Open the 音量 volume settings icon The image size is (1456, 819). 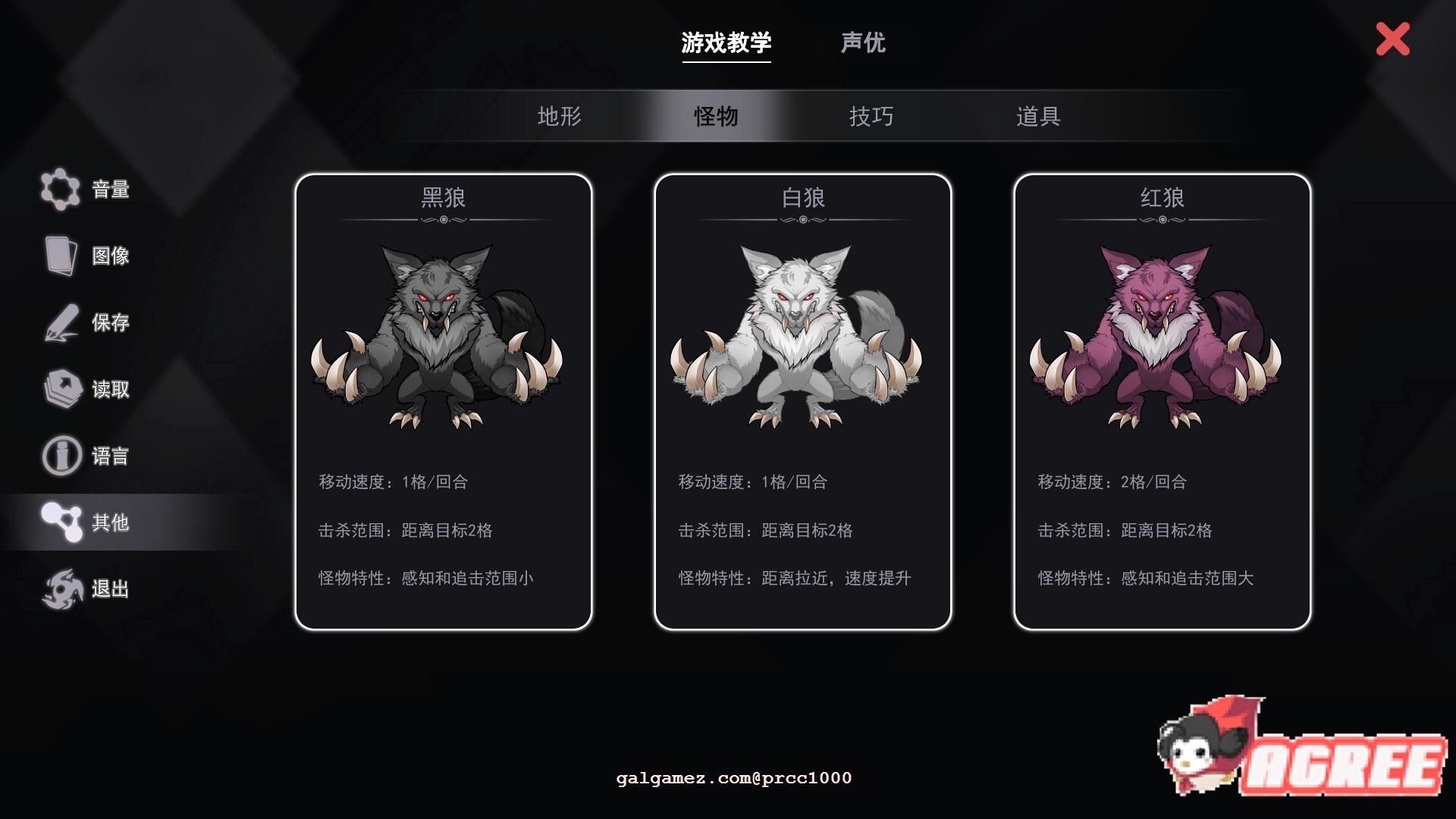click(61, 189)
